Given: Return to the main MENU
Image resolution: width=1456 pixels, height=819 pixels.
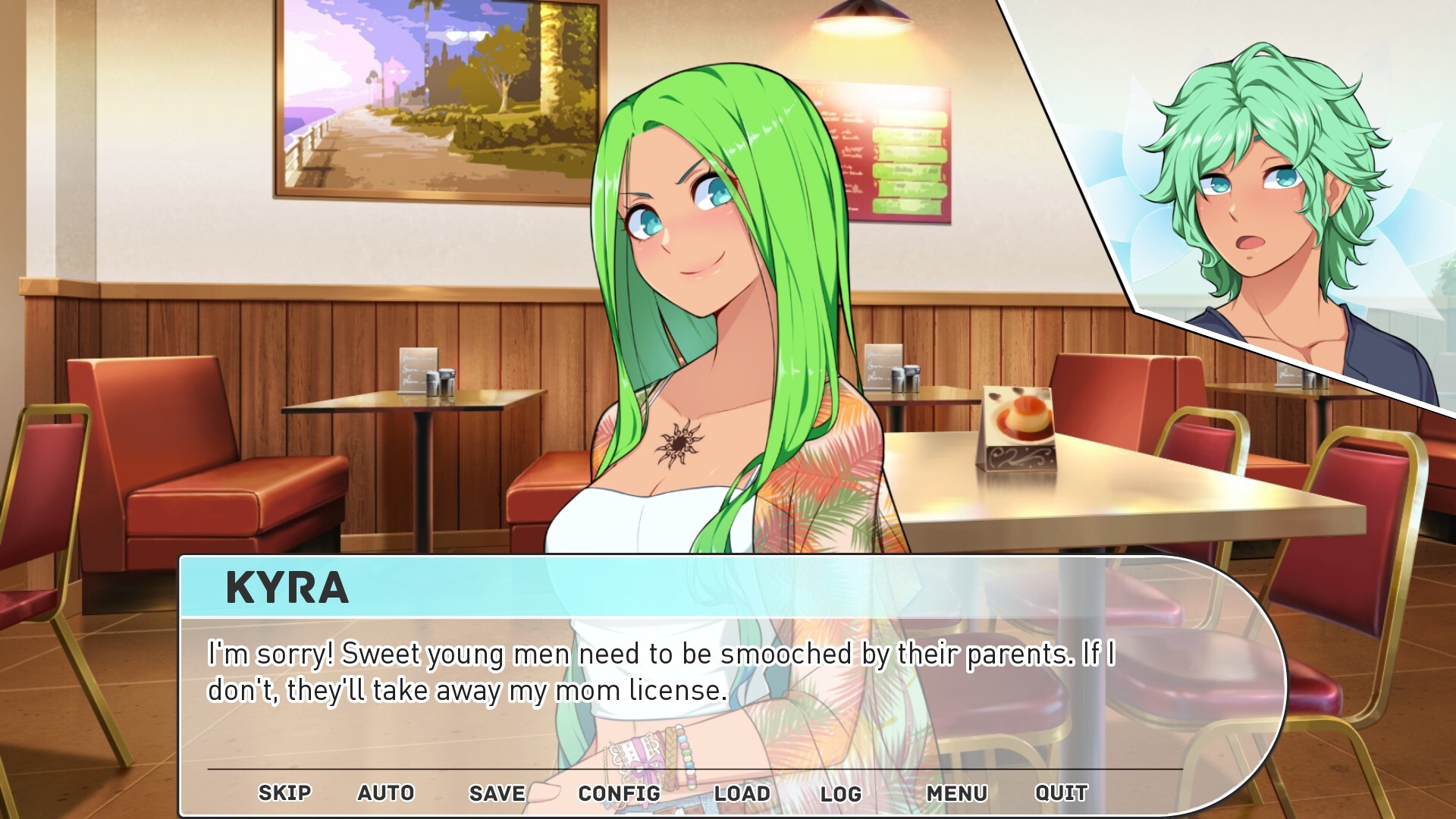Looking at the screenshot, I should pyautogui.click(x=956, y=793).
